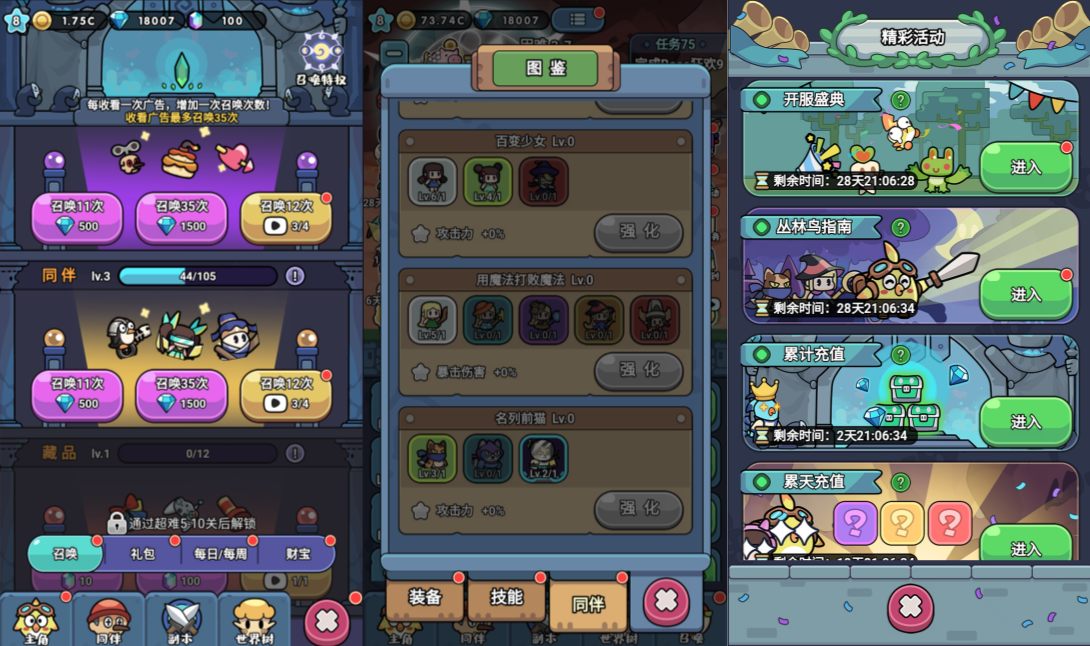Close the 图鉴 codex panel

665,602
